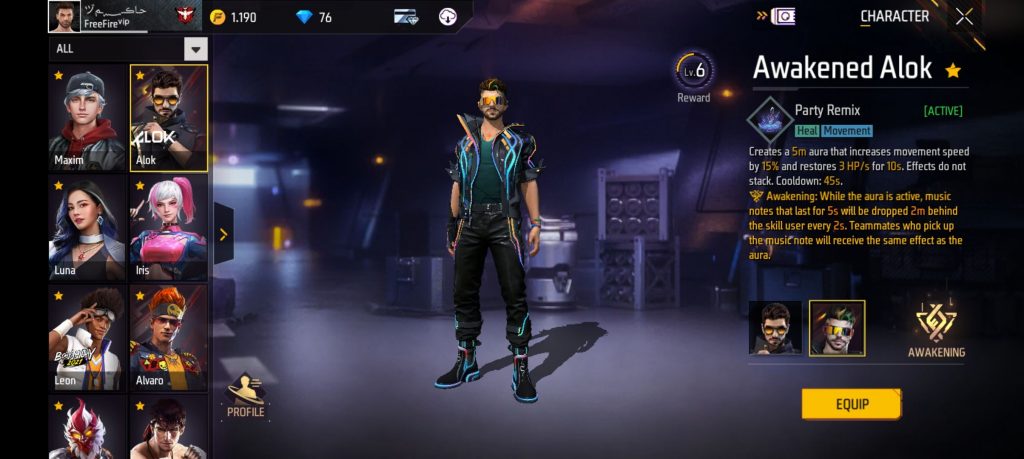Open the ticket icon beside Character title
The width and height of the screenshot is (1024, 459).
click(784, 16)
